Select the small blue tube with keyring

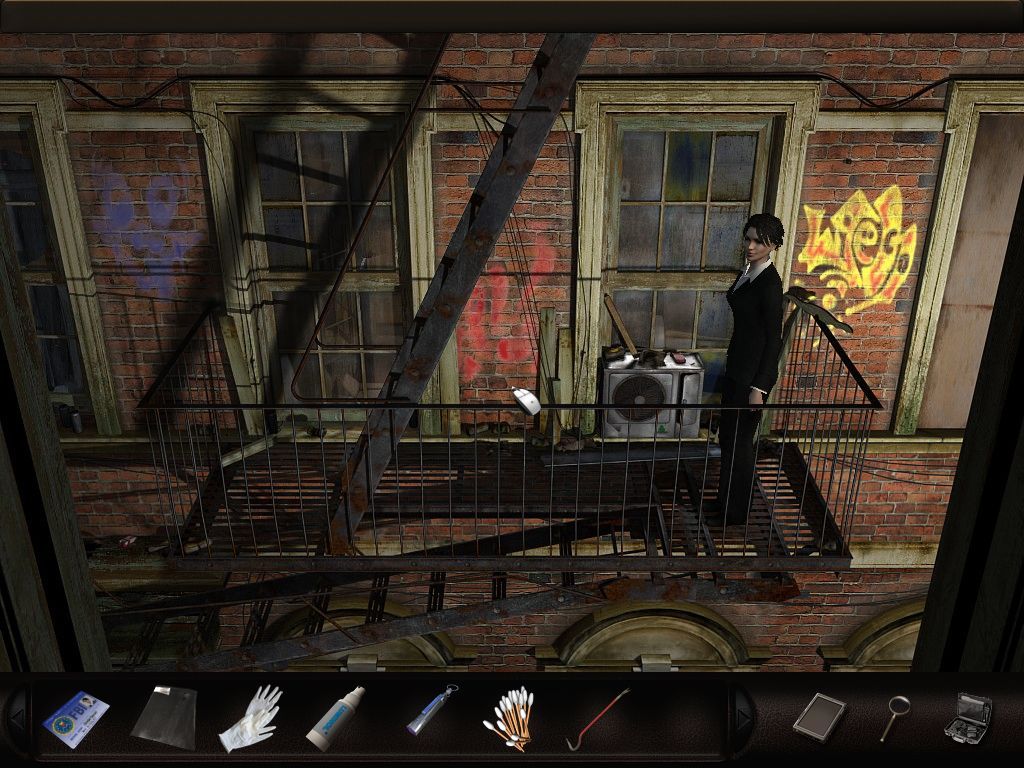pyautogui.click(x=432, y=712)
